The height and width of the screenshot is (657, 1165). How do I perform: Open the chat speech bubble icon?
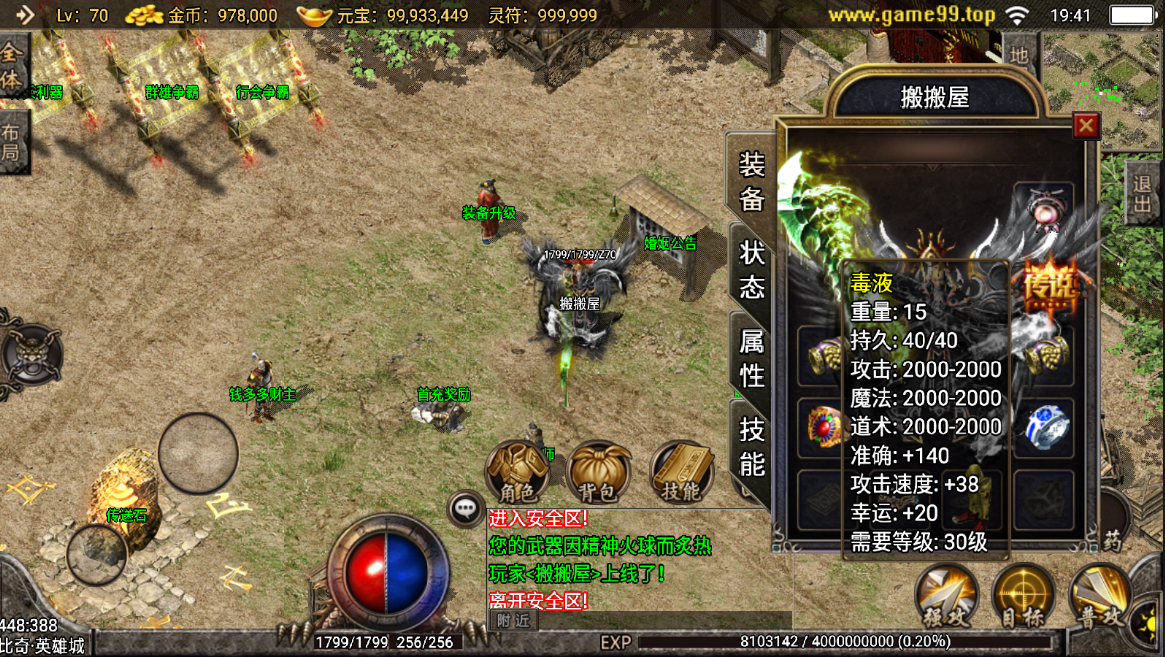point(465,509)
